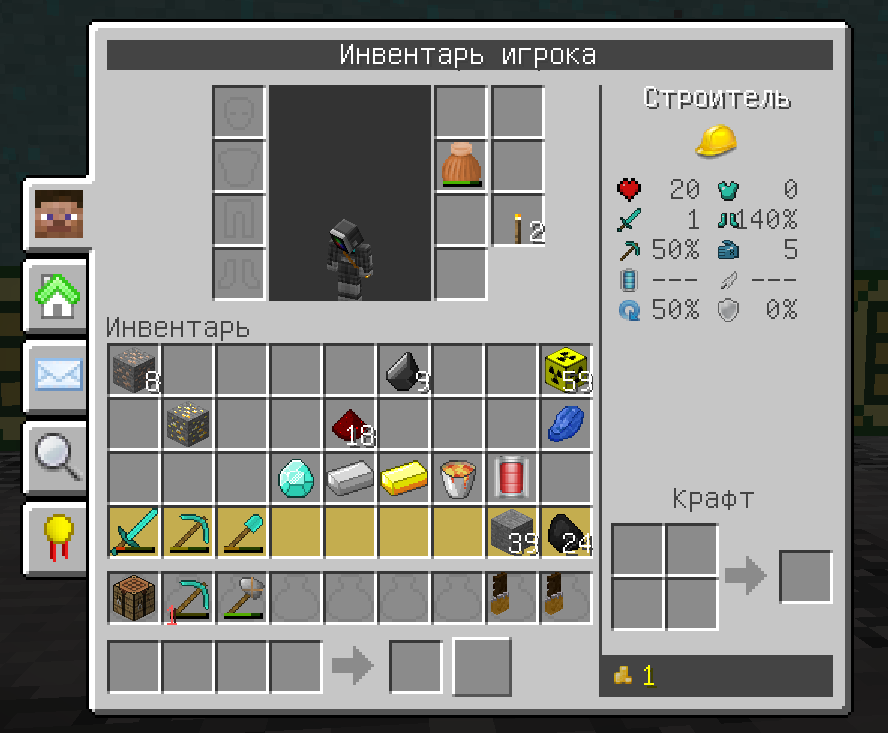Pick up the redstone stack of 18
This screenshot has height=733, width=888.
[350, 426]
